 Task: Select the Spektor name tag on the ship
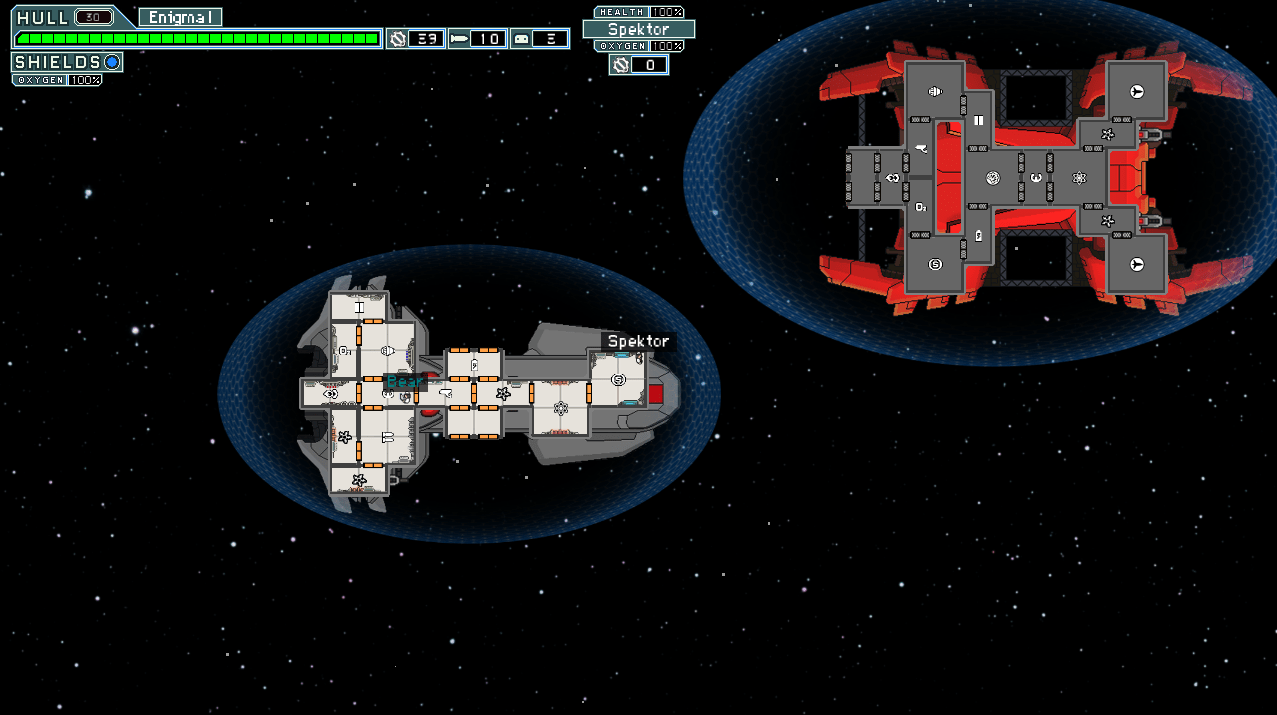coord(638,342)
